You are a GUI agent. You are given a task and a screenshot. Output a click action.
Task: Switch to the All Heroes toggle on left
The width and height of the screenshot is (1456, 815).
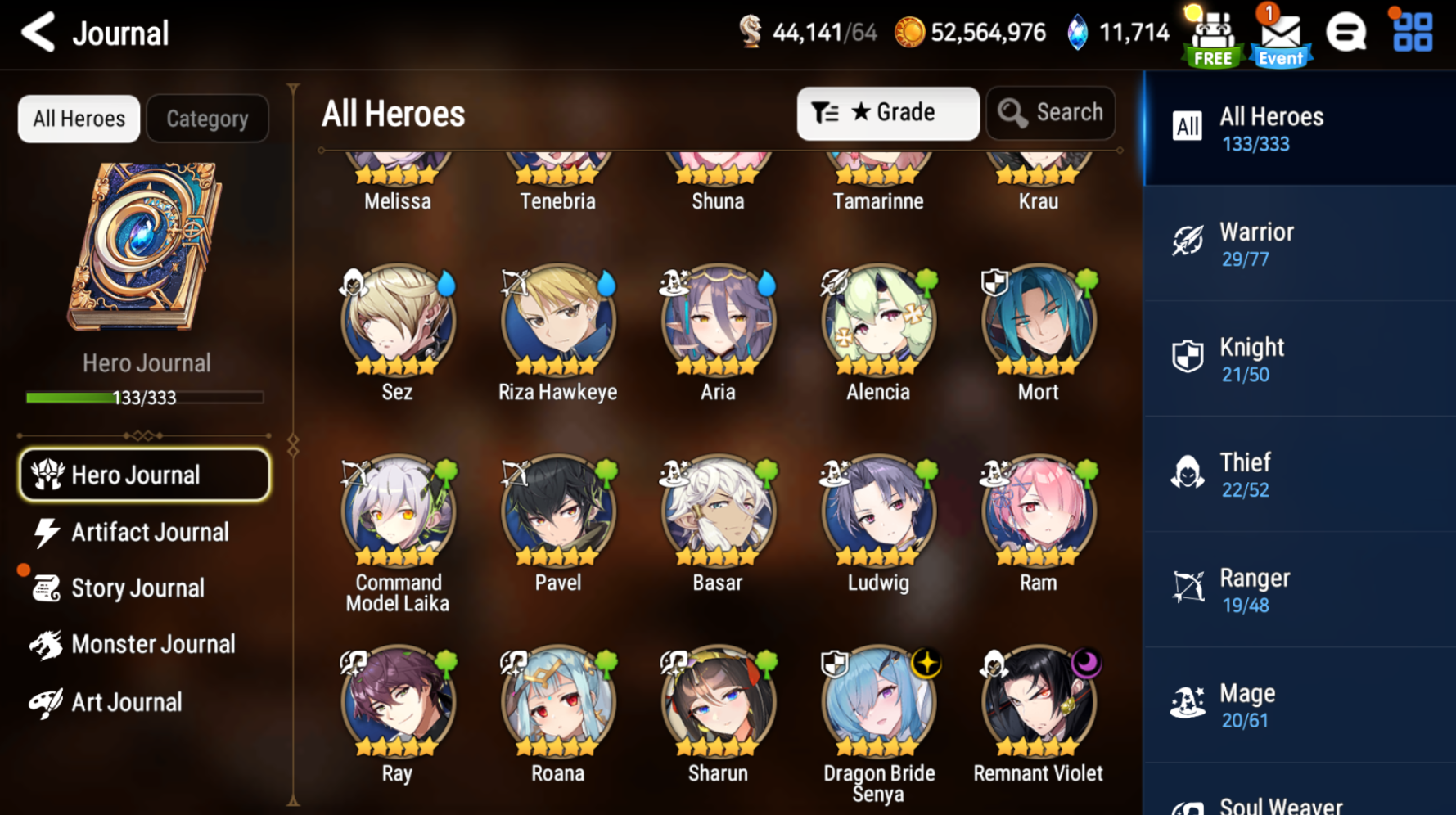pyautogui.click(x=79, y=119)
